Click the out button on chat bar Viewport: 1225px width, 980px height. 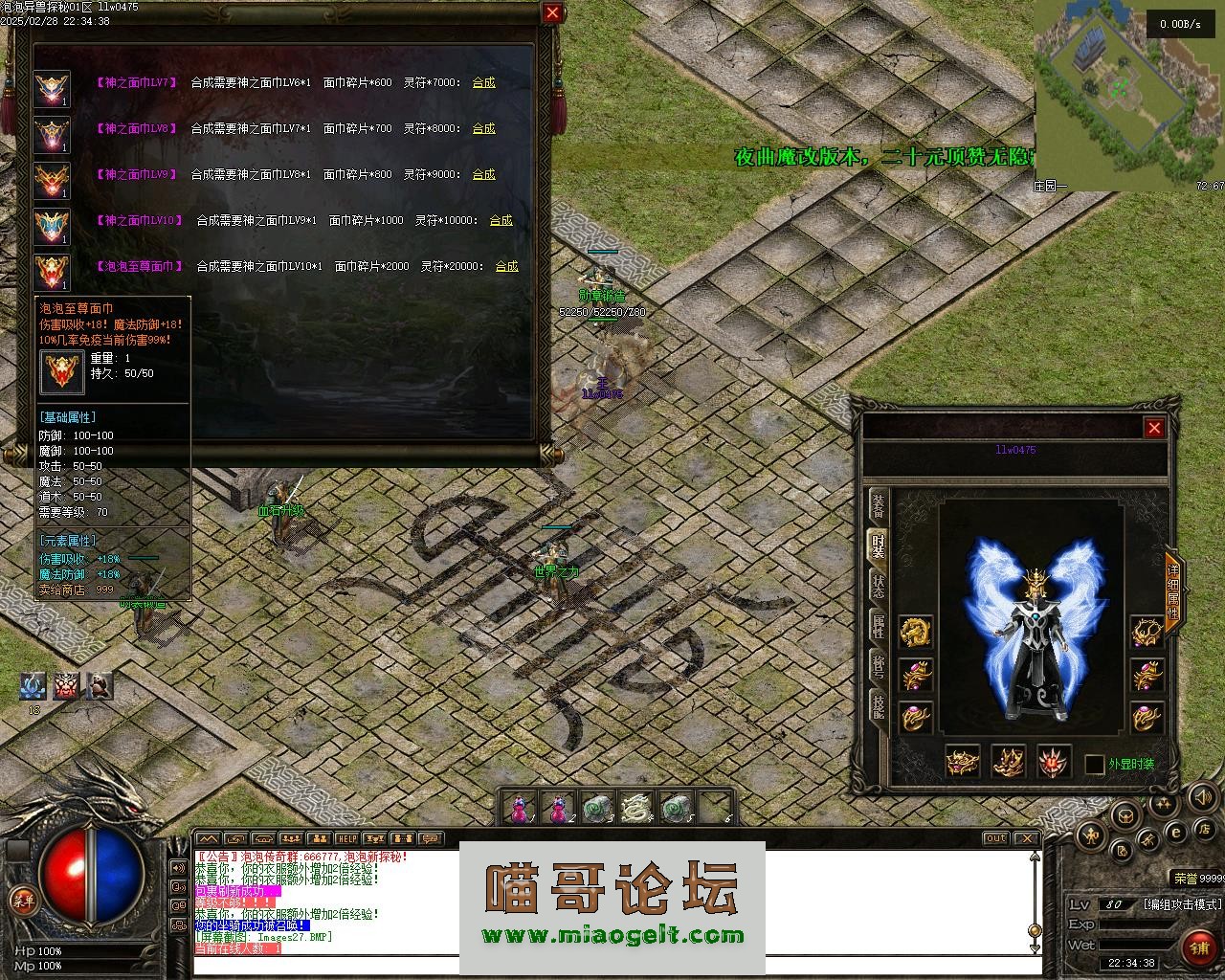995,839
